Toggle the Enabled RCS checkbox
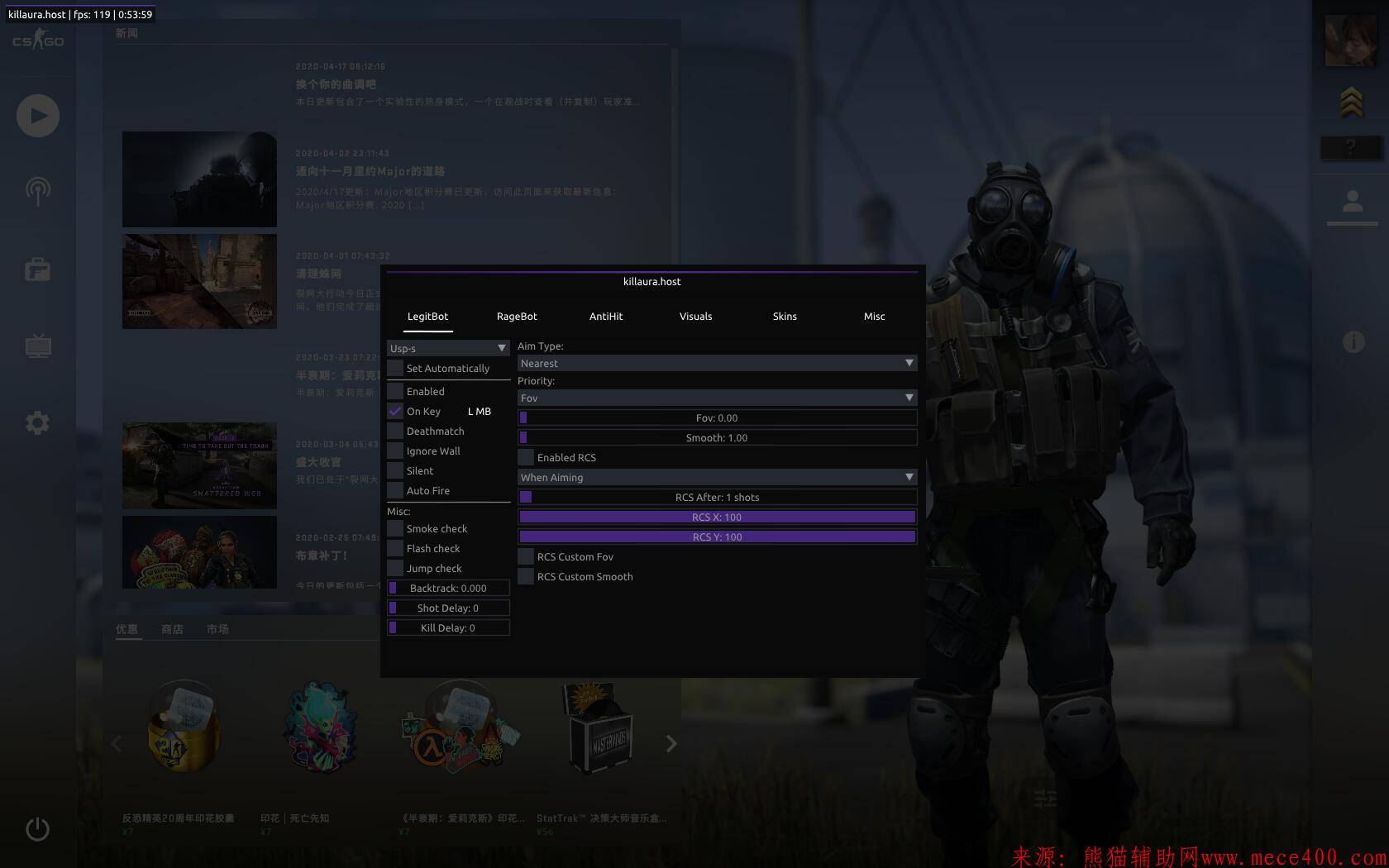This screenshot has width=1389, height=868. [x=525, y=457]
